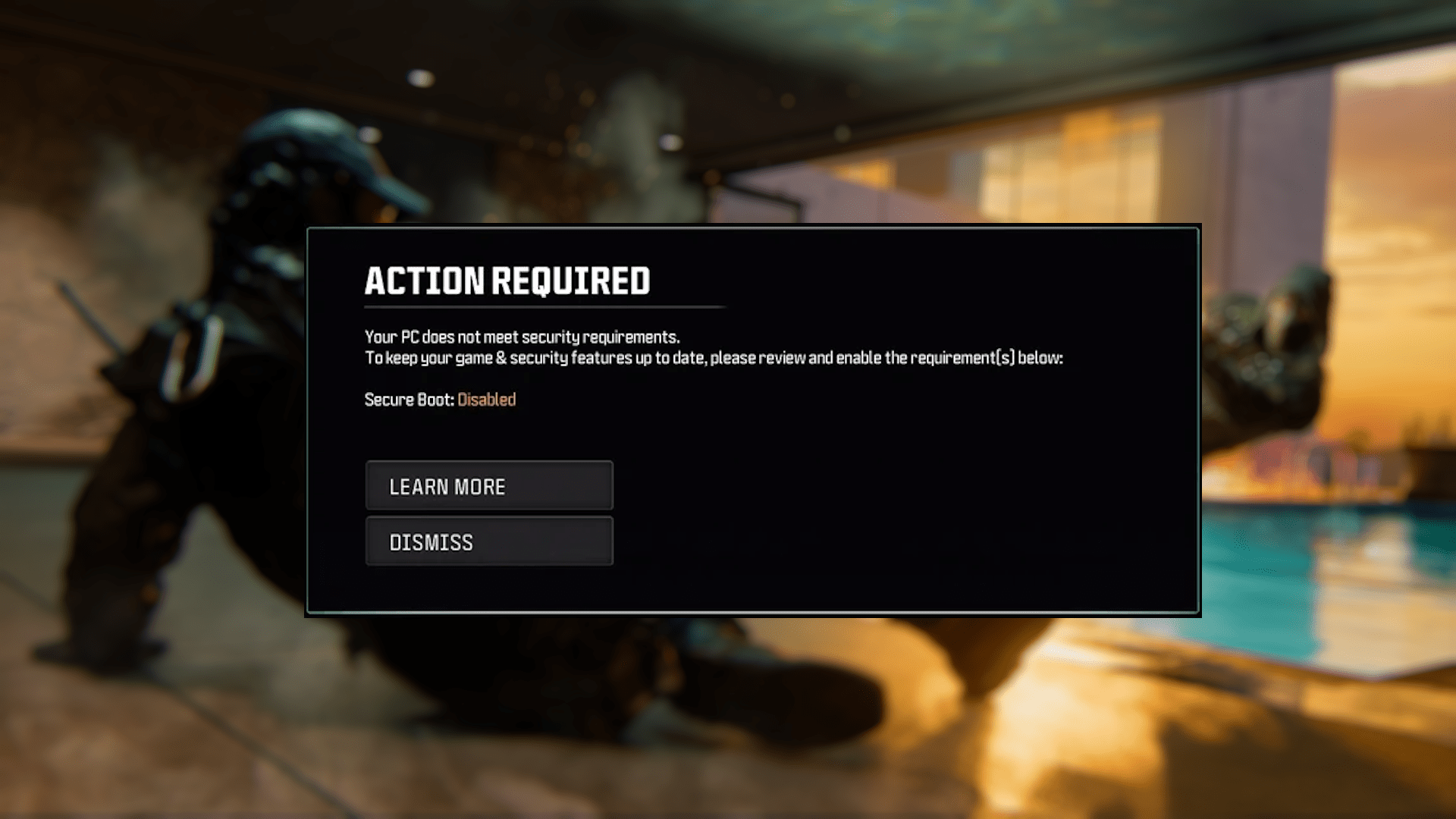The image size is (1456, 819).
Task: Click the "requirement(s) below" text
Action: [x=986, y=358]
